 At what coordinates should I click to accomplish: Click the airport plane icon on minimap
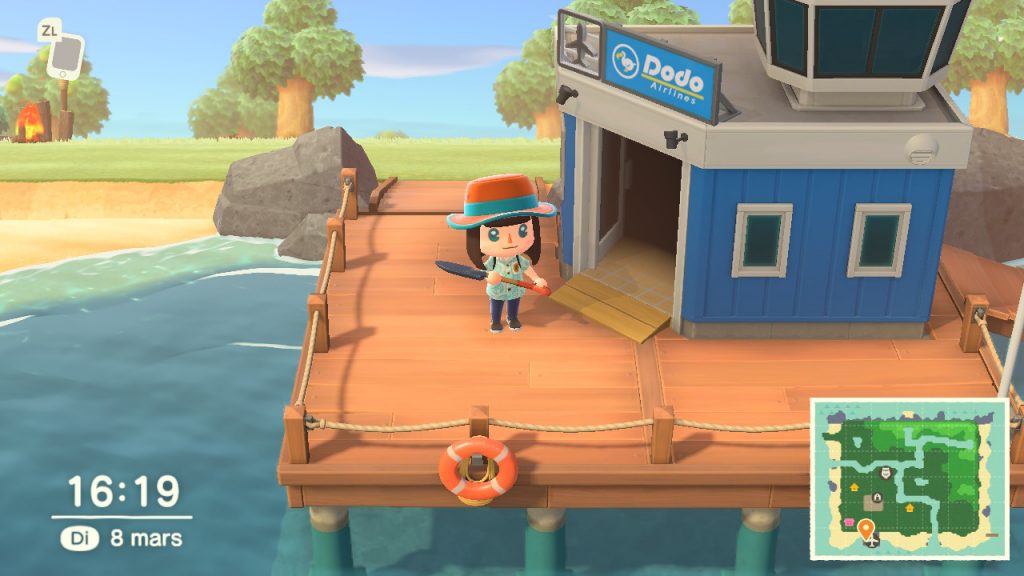click(873, 541)
